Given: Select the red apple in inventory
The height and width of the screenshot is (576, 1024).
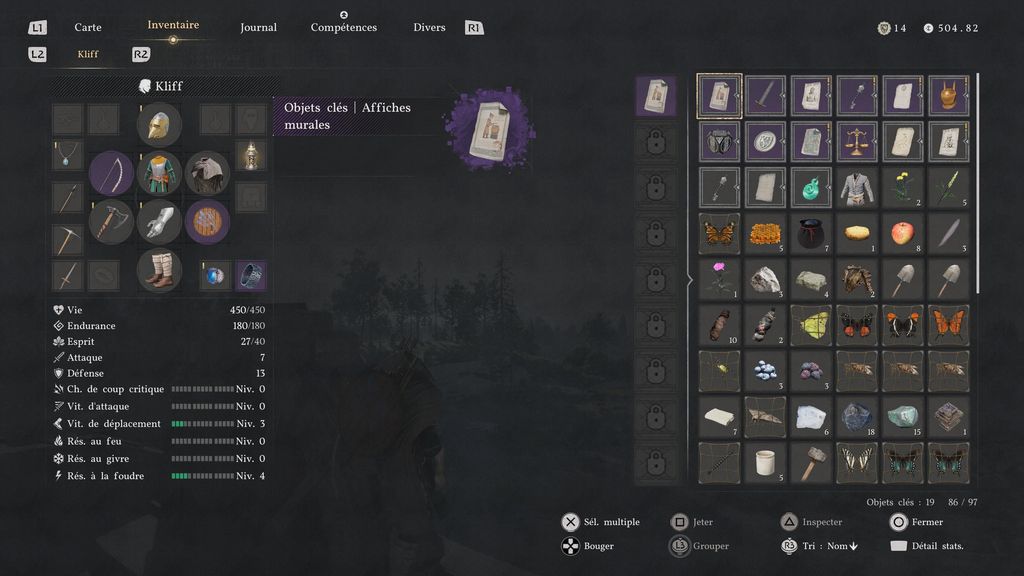Looking at the screenshot, I should 902,233.
